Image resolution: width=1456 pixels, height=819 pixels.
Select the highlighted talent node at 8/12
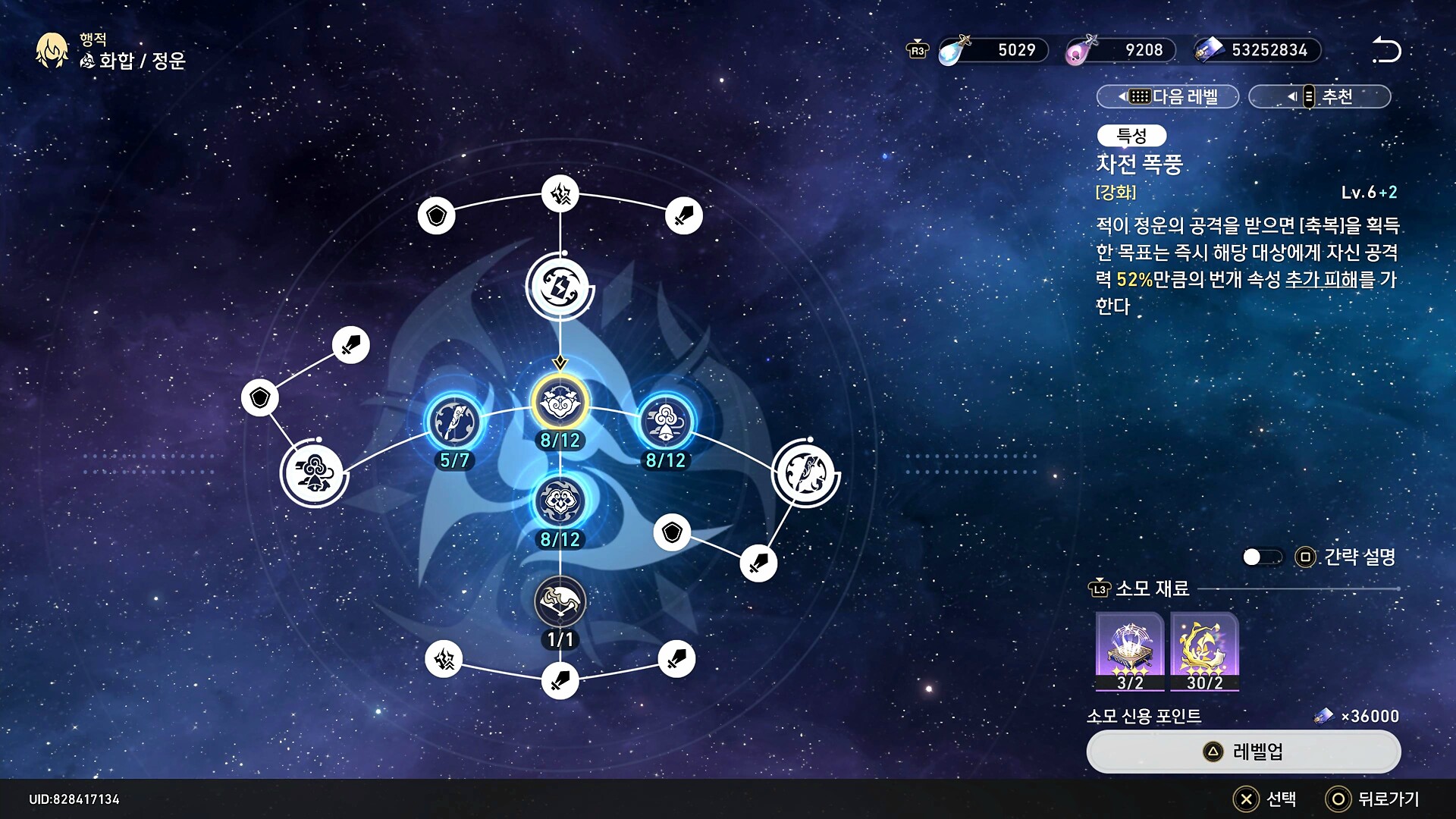point(560,403)
